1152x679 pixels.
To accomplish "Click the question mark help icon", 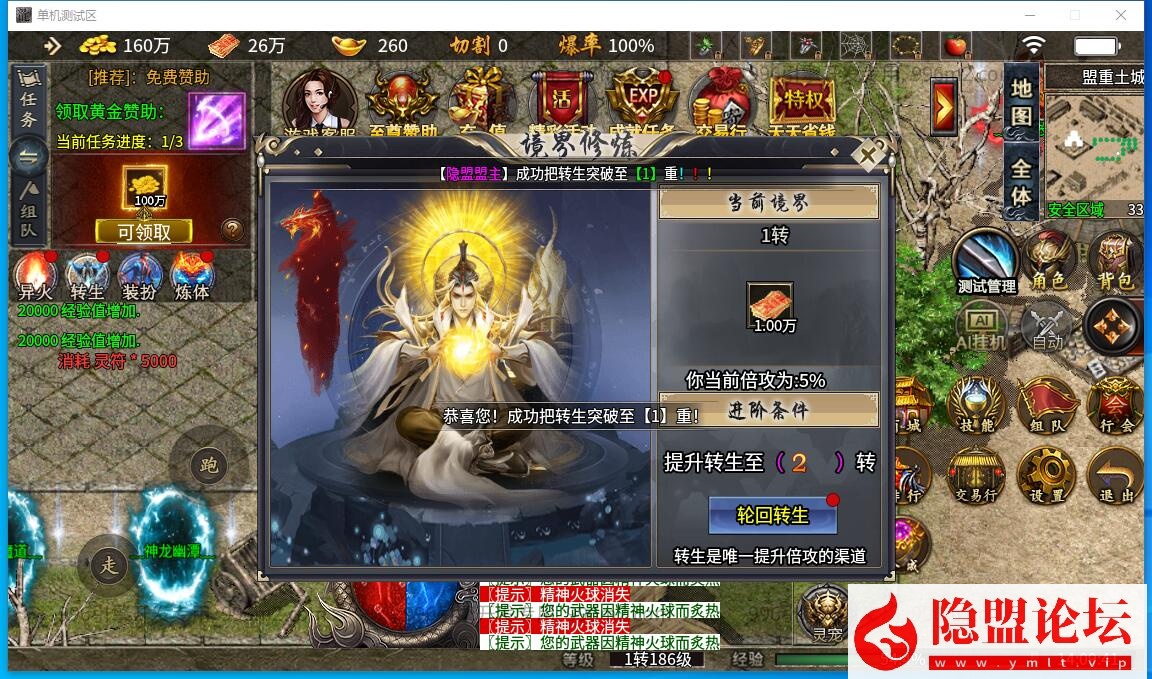I will coord(232,230).
